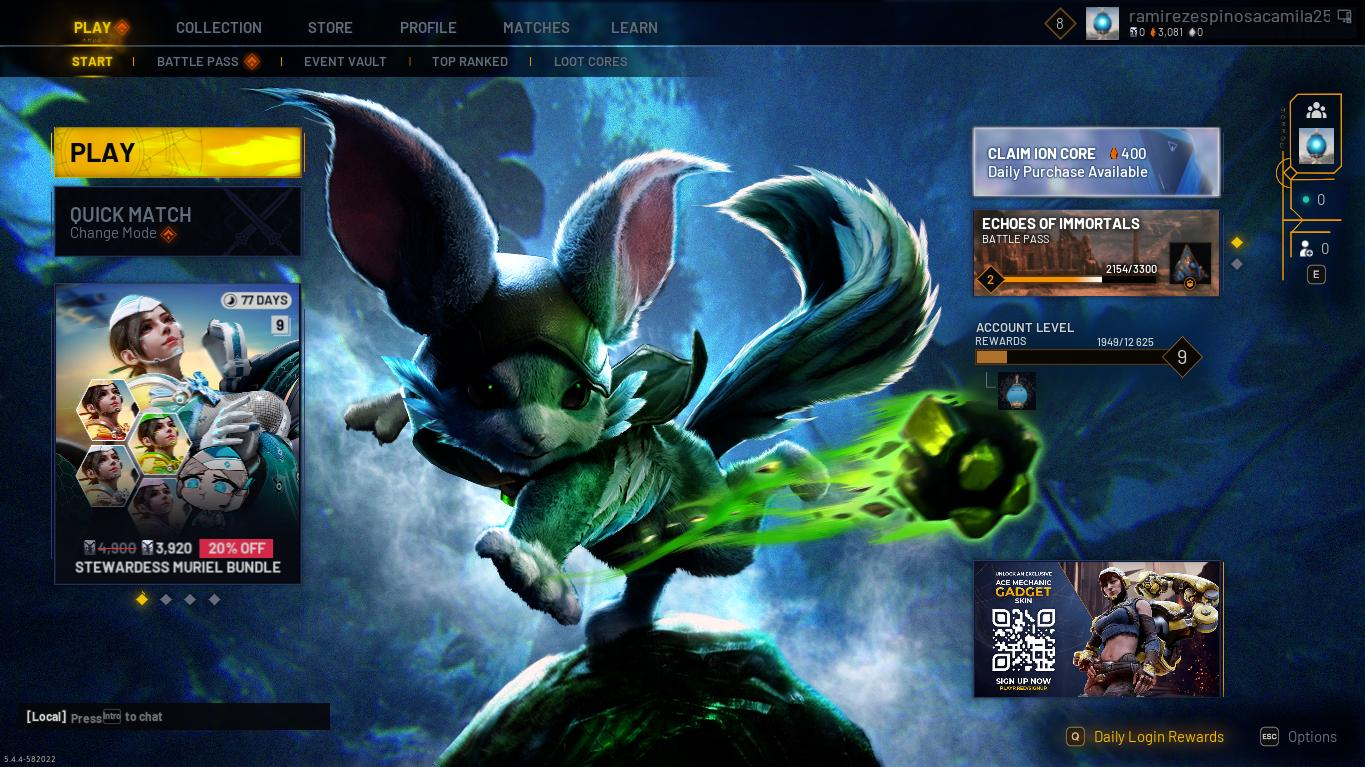
Task: Open the Learn menu
Action: pos(634,28)
